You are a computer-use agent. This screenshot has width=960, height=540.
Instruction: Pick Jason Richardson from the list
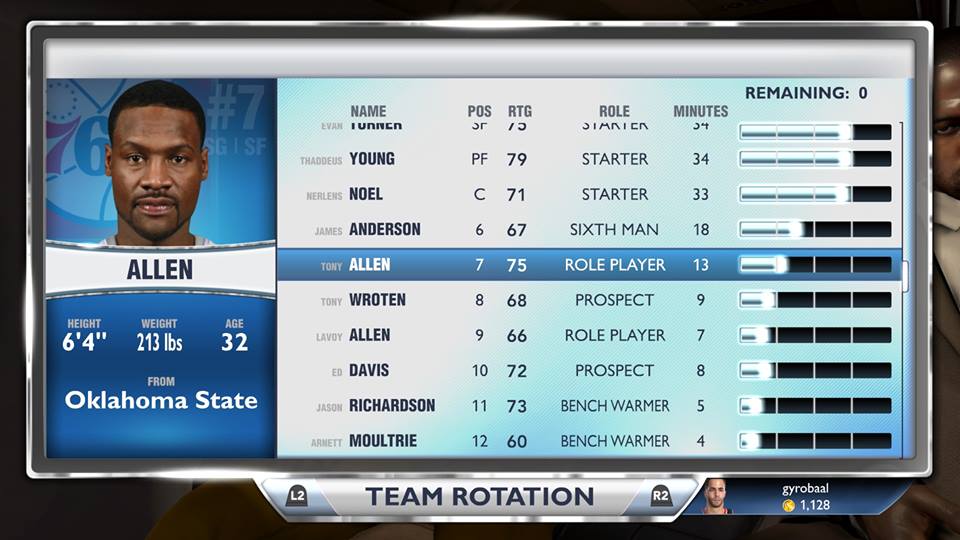pyautogui.click(x=590, y=406)
